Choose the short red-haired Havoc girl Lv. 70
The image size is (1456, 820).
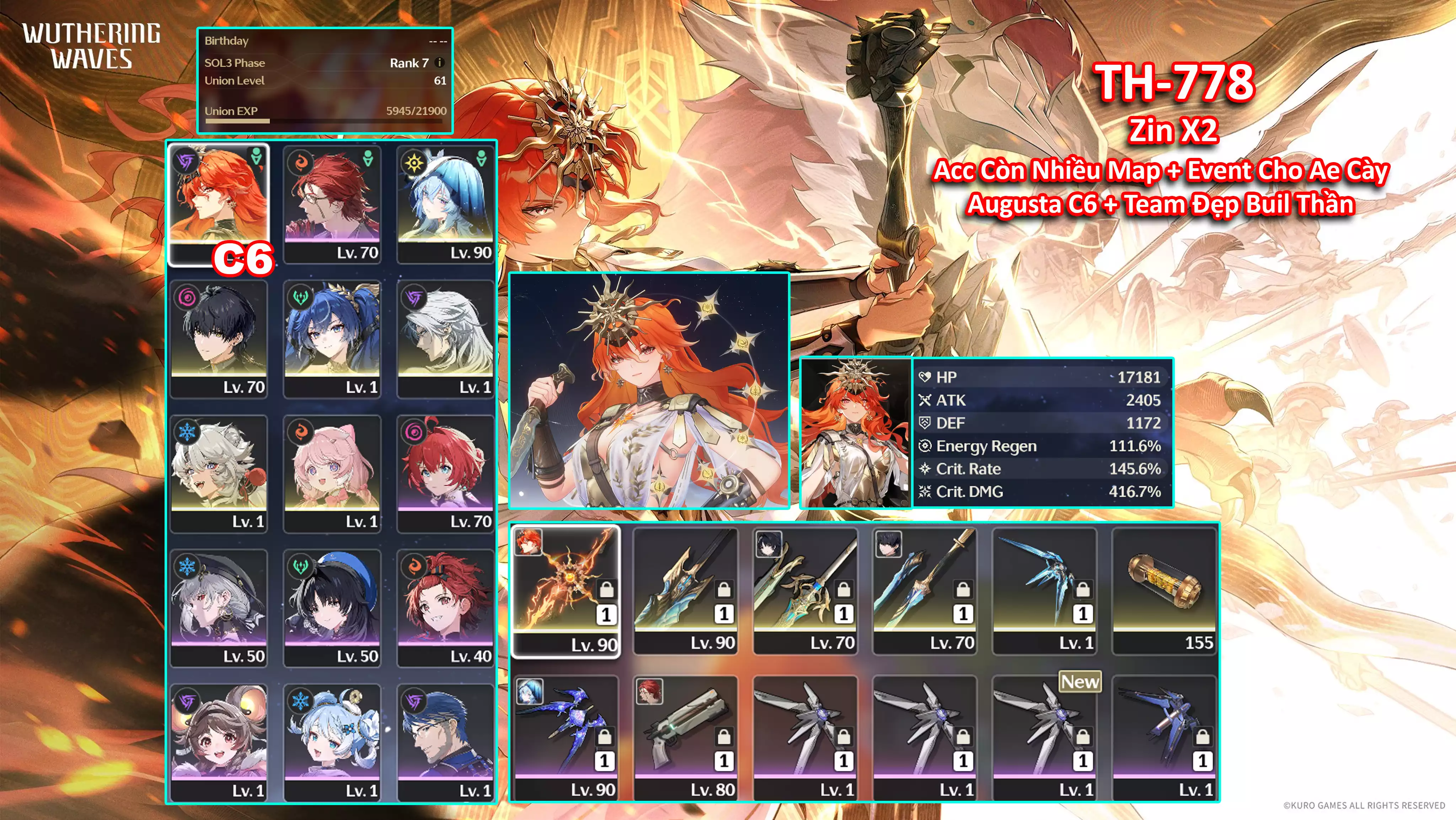(x=445, y=473)
